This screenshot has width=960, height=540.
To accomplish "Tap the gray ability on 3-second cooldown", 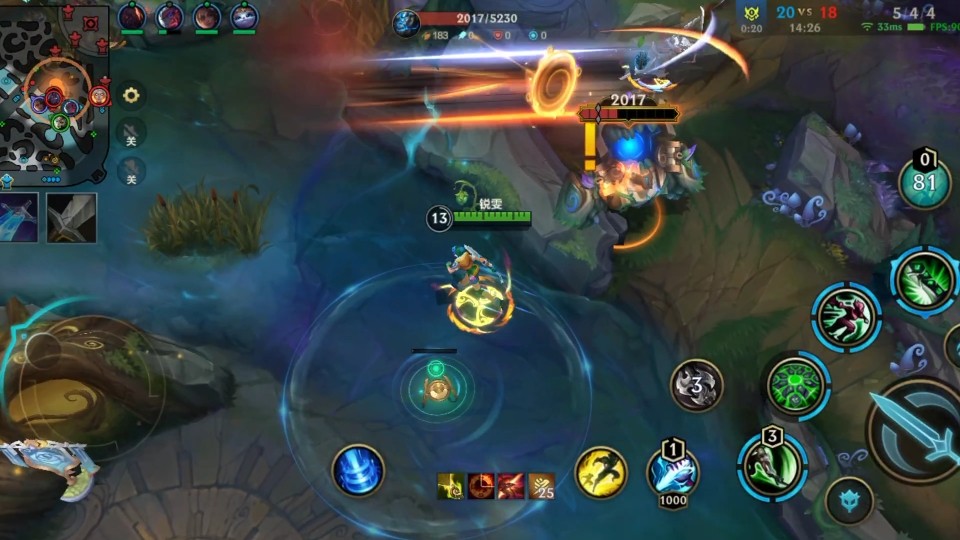I will [x=696, y=385].
